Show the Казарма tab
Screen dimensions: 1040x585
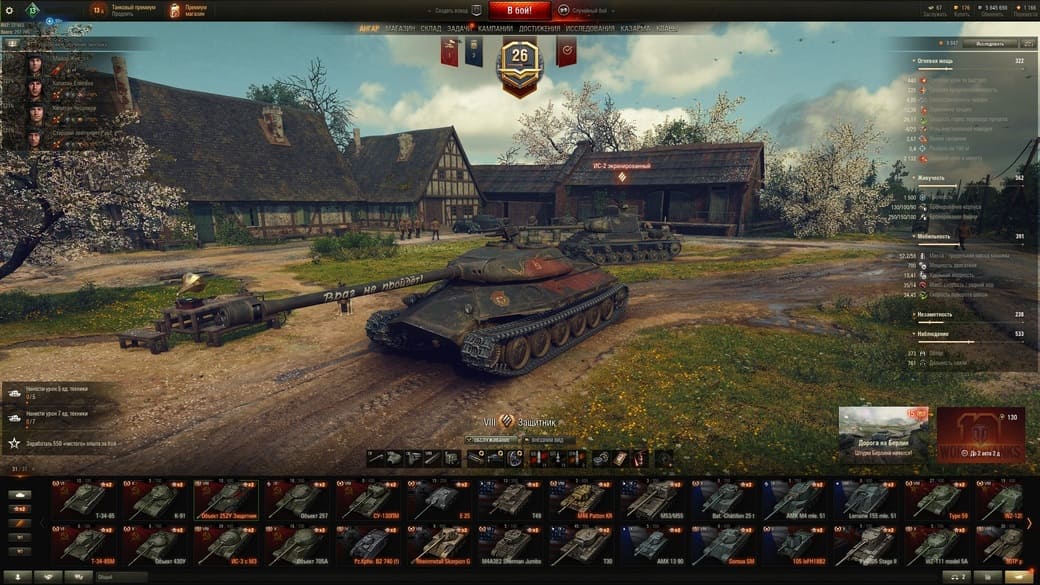click(635, 29)
